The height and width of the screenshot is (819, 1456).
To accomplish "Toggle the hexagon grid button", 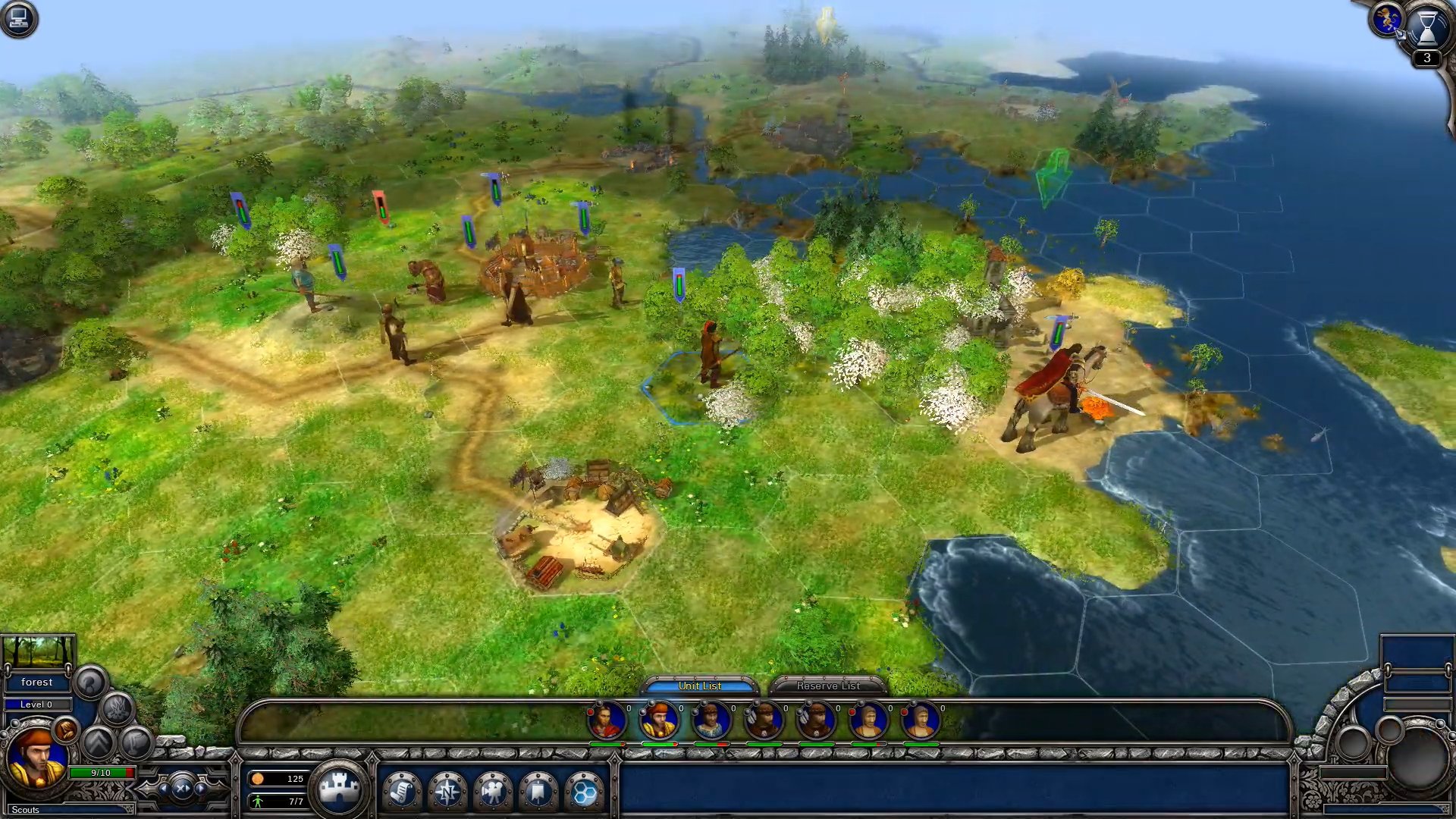I will [x=584, y=792].
